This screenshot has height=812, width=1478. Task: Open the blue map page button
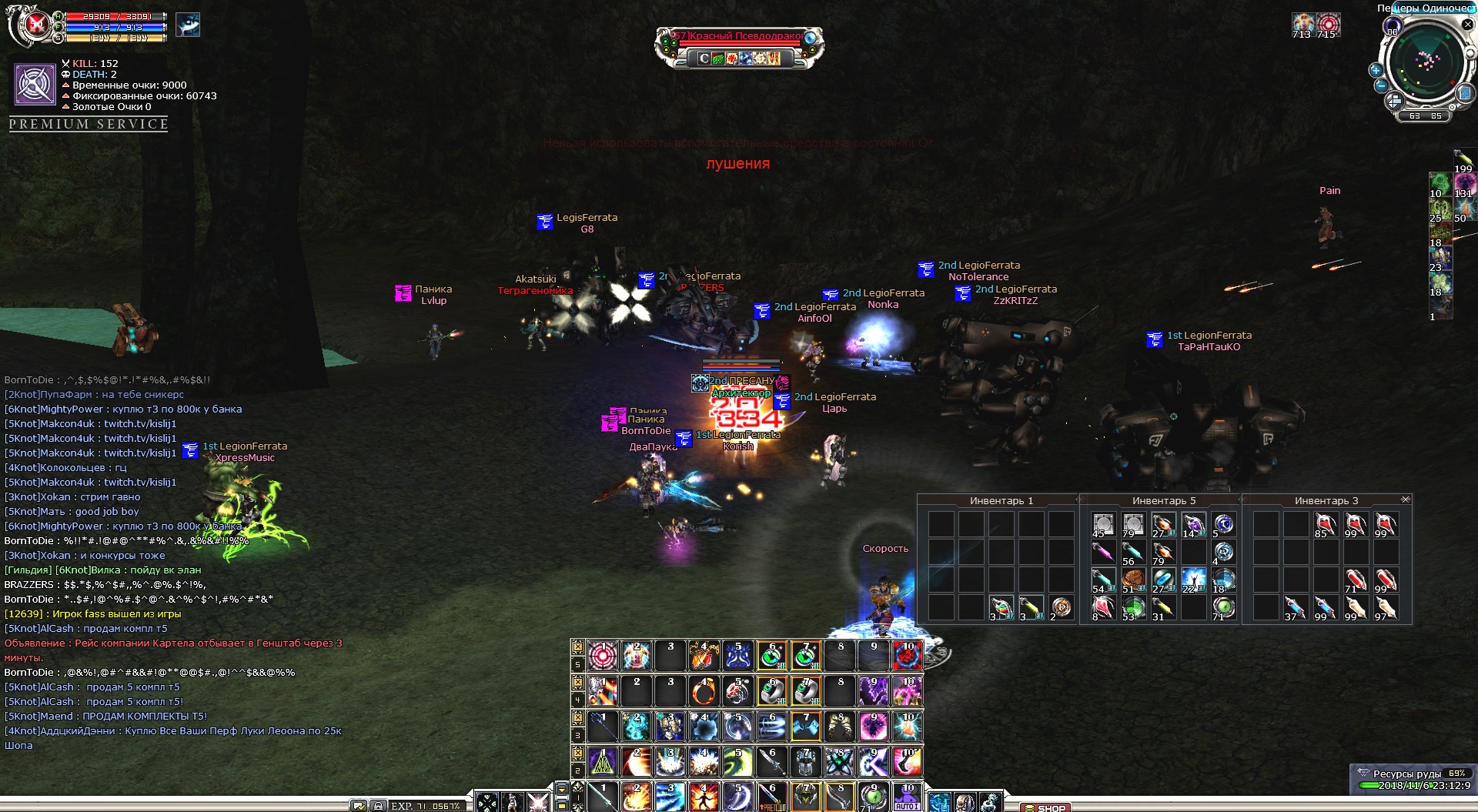click(x=1465, y=94)
